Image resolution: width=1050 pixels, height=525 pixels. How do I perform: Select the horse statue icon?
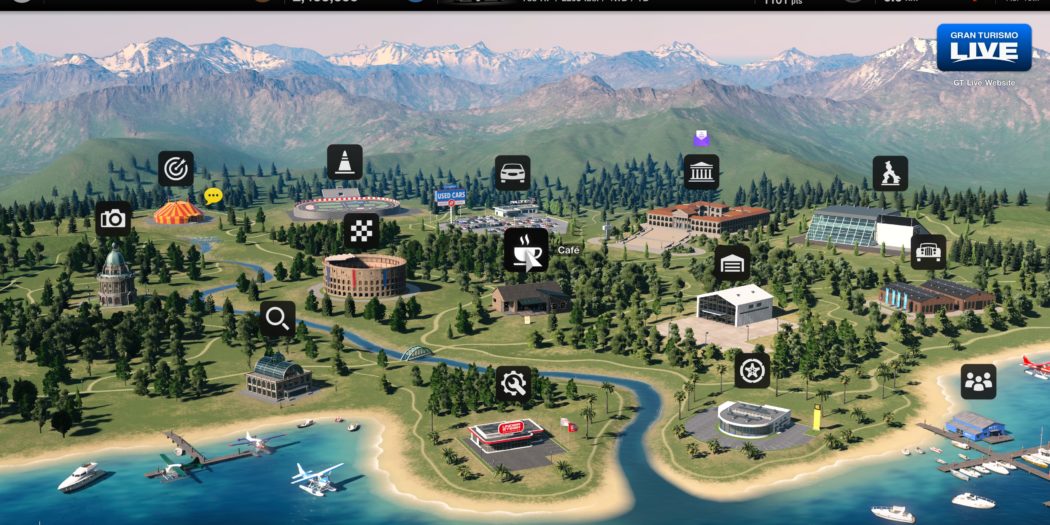pos(890,173)
